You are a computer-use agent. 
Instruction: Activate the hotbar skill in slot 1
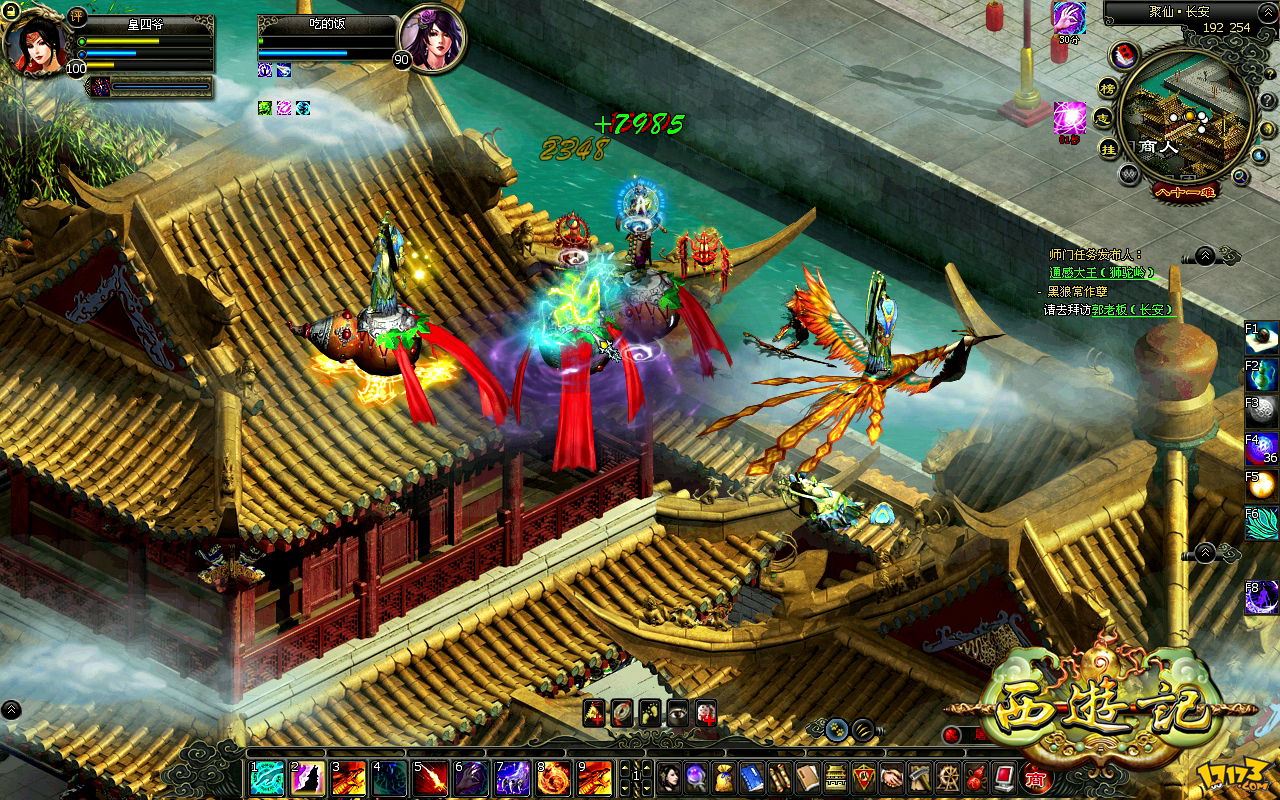266,778
